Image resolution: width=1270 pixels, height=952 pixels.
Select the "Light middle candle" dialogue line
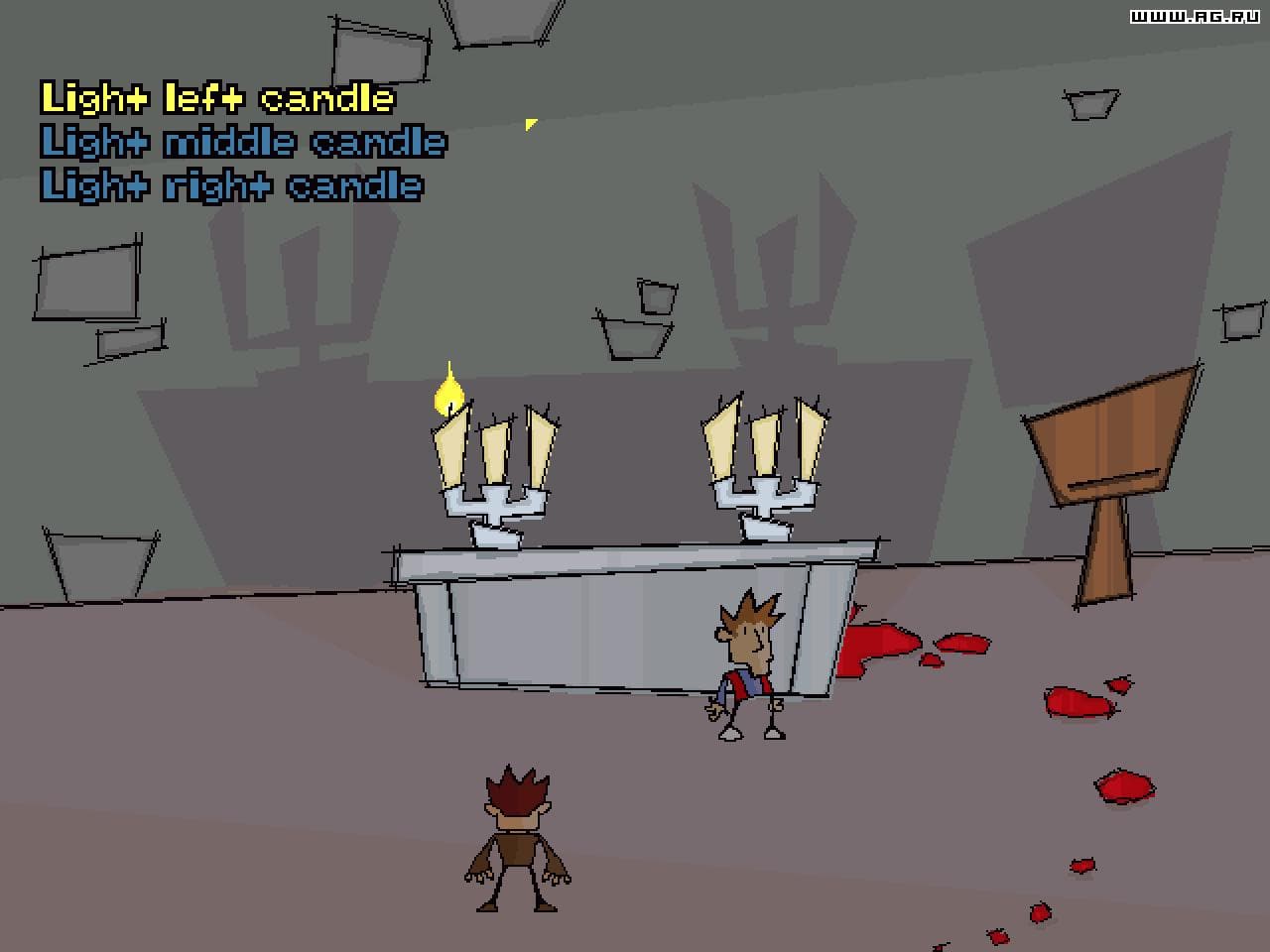(x=243, y=141)
